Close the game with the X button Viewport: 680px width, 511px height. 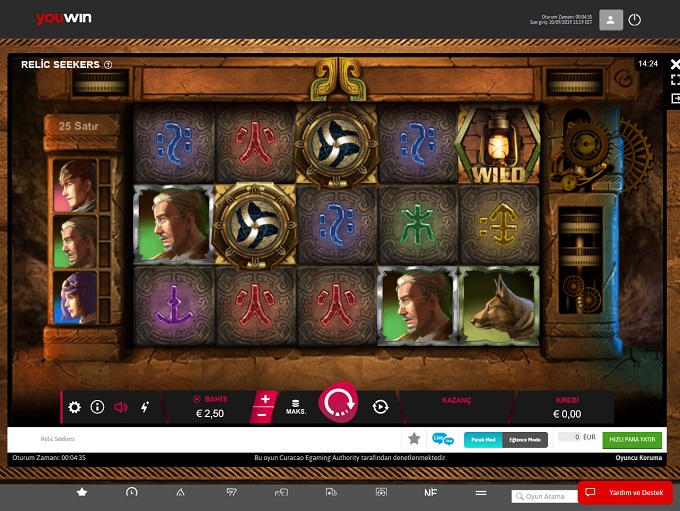pos(676,64)
